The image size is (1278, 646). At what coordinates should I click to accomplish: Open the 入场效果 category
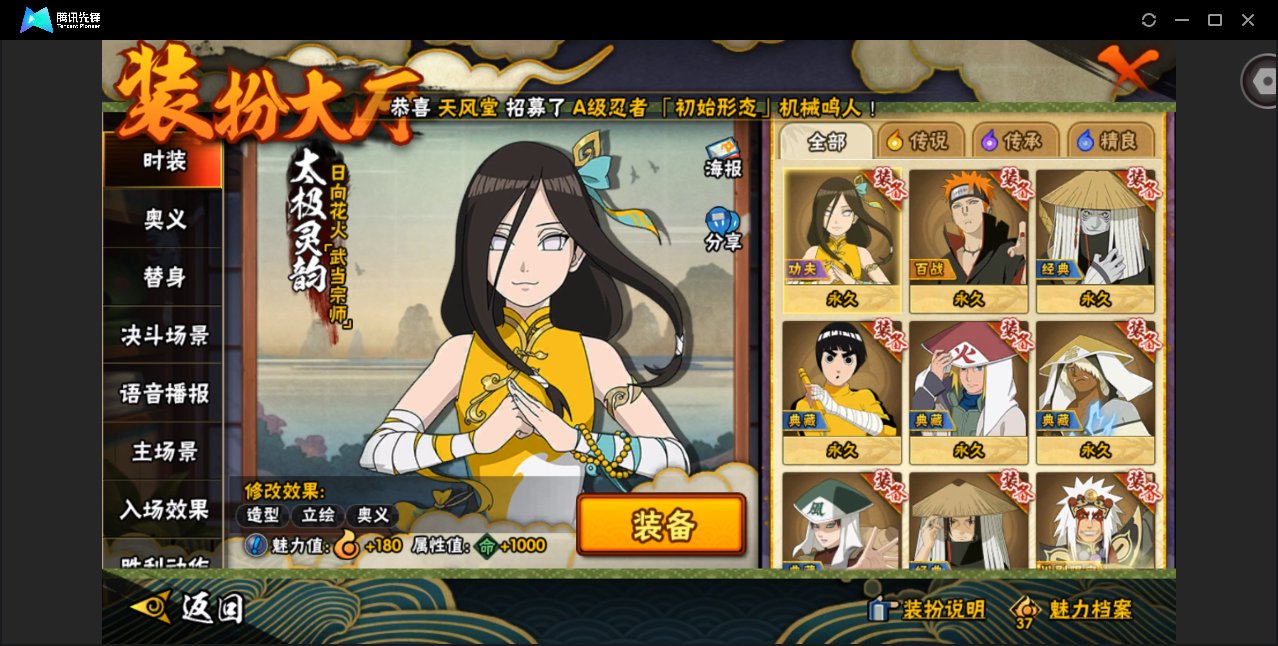coord(163,509)
